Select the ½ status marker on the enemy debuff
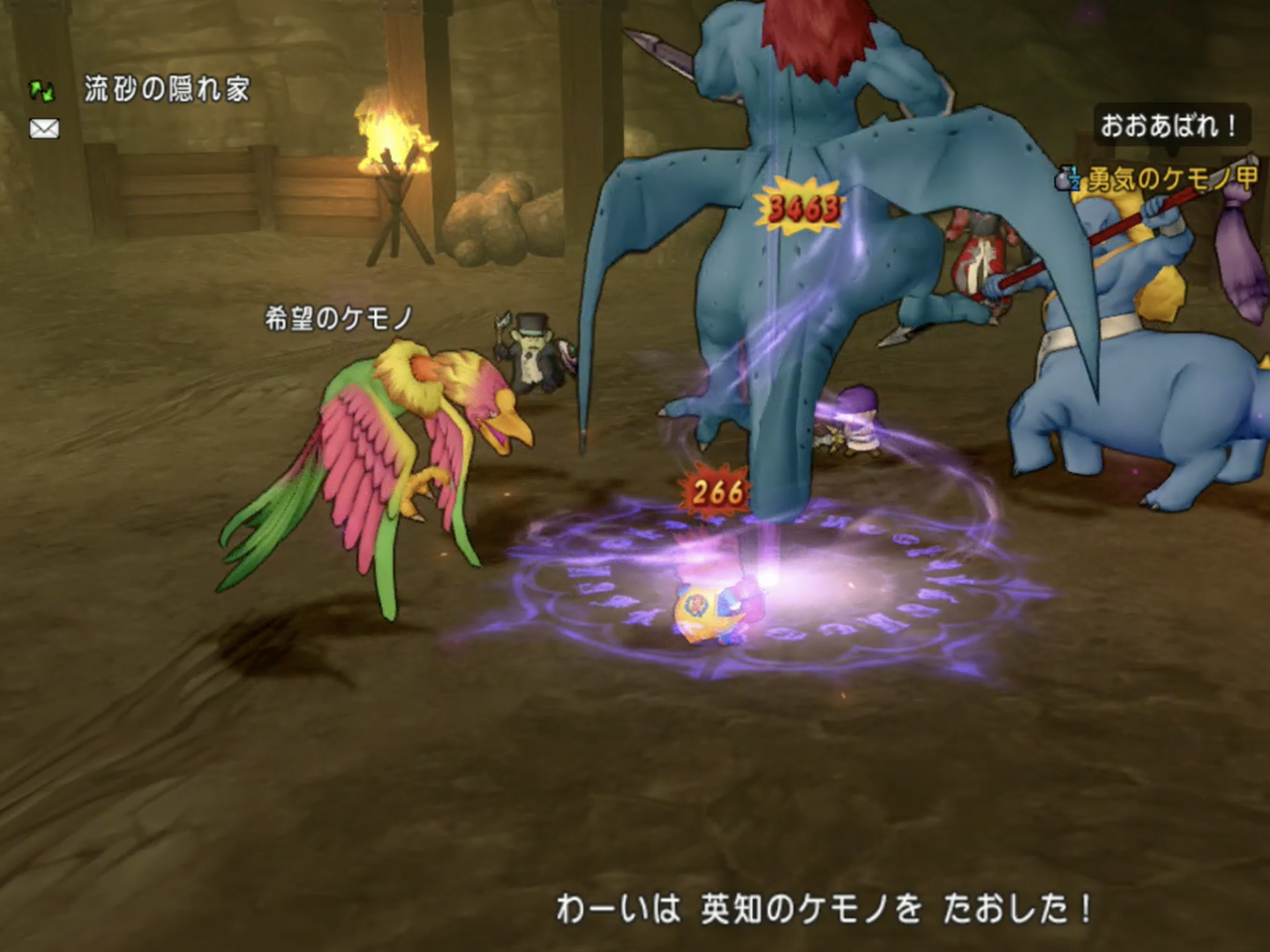This screenshot has height=952, width=1270. coord(1075,178)
